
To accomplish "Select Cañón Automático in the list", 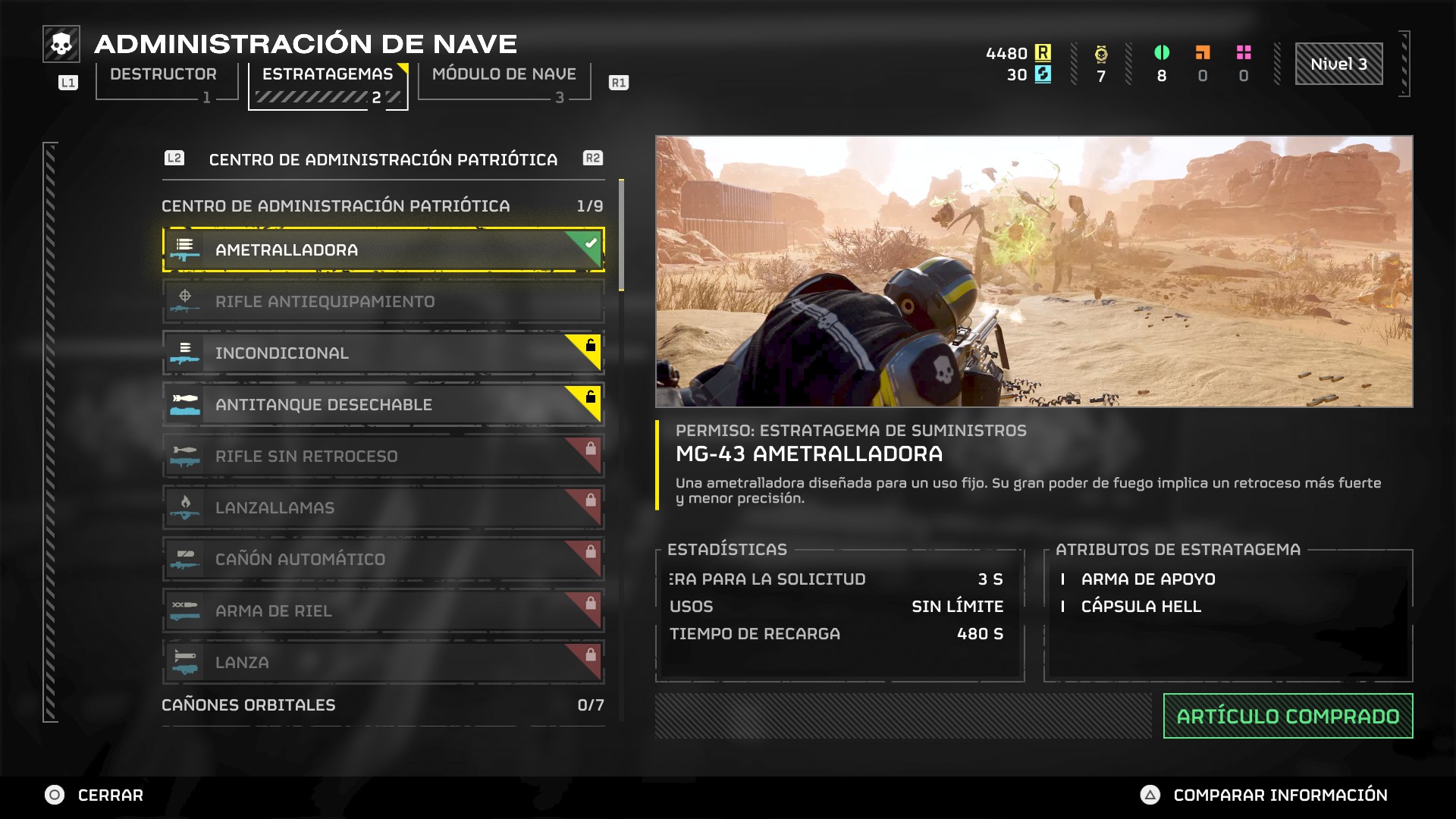I will tap(383, 560).
